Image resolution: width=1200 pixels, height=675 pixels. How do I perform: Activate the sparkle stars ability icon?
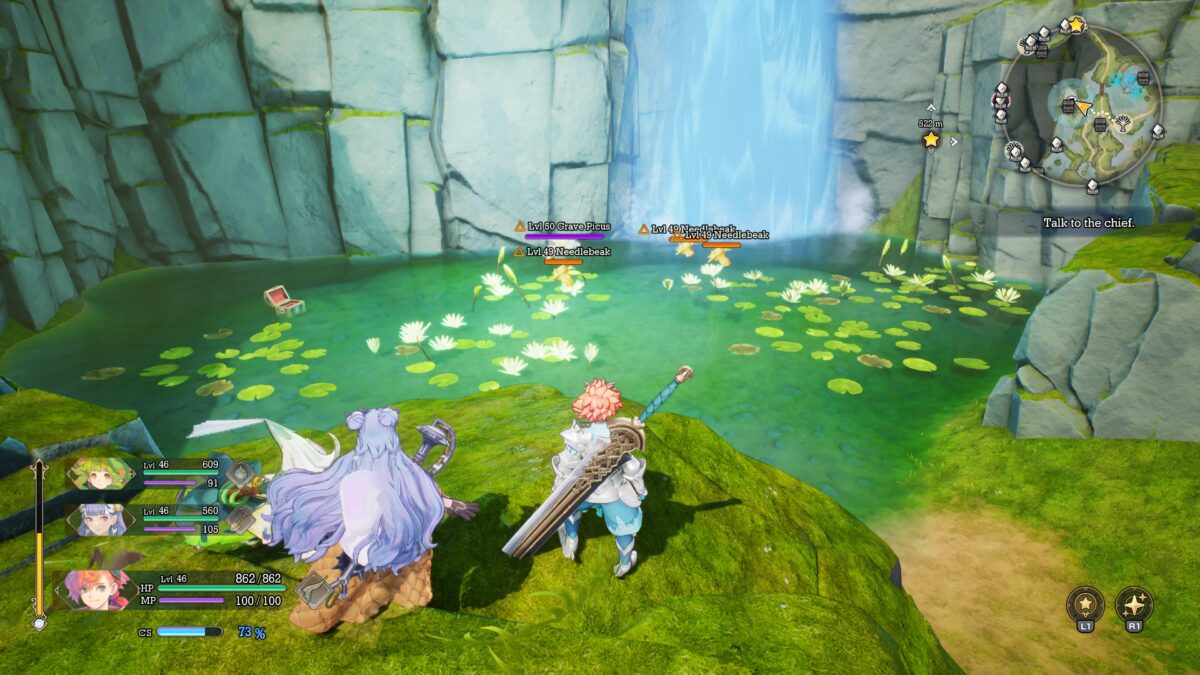point(1134,604)
